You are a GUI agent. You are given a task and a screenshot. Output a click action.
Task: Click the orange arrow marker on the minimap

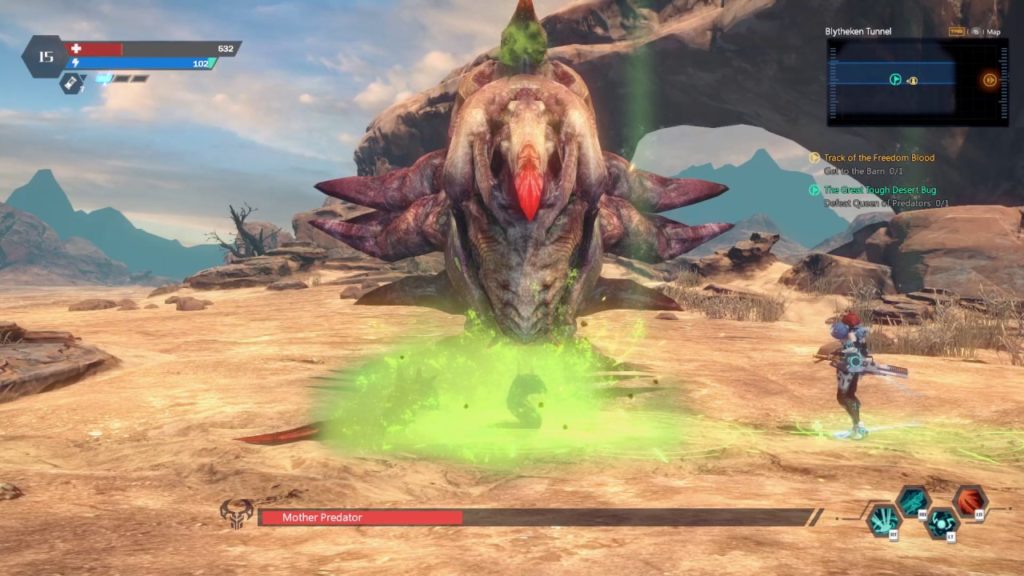[x=989, y=81]
